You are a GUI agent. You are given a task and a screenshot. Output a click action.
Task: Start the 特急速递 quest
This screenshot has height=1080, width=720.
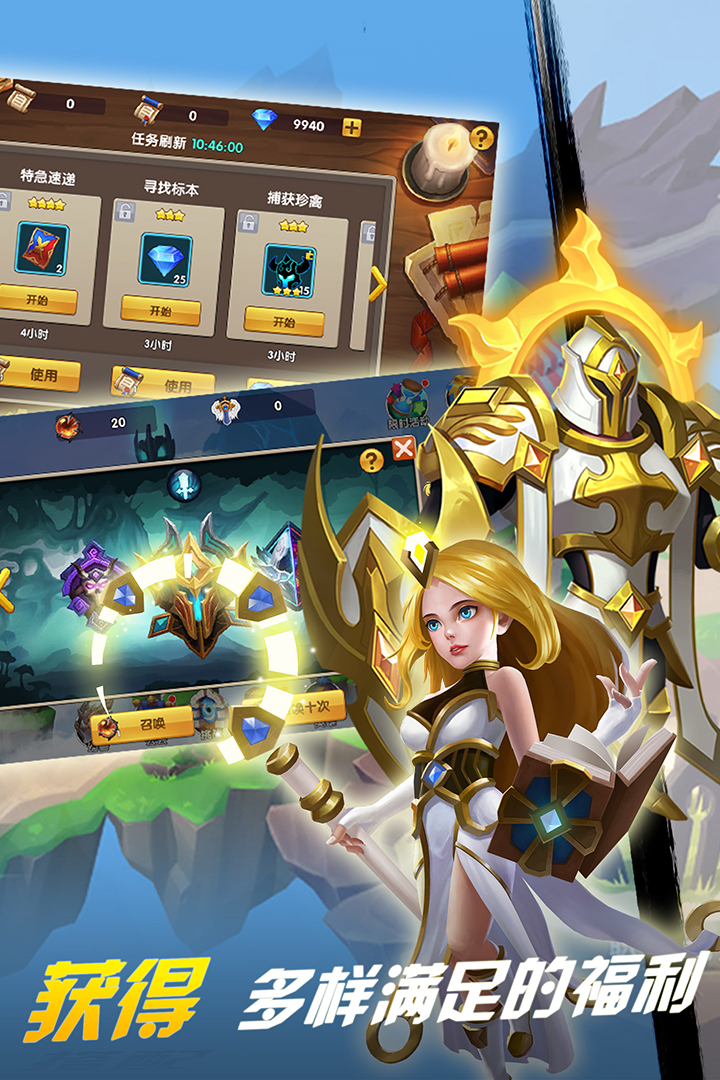pos(38,298)
